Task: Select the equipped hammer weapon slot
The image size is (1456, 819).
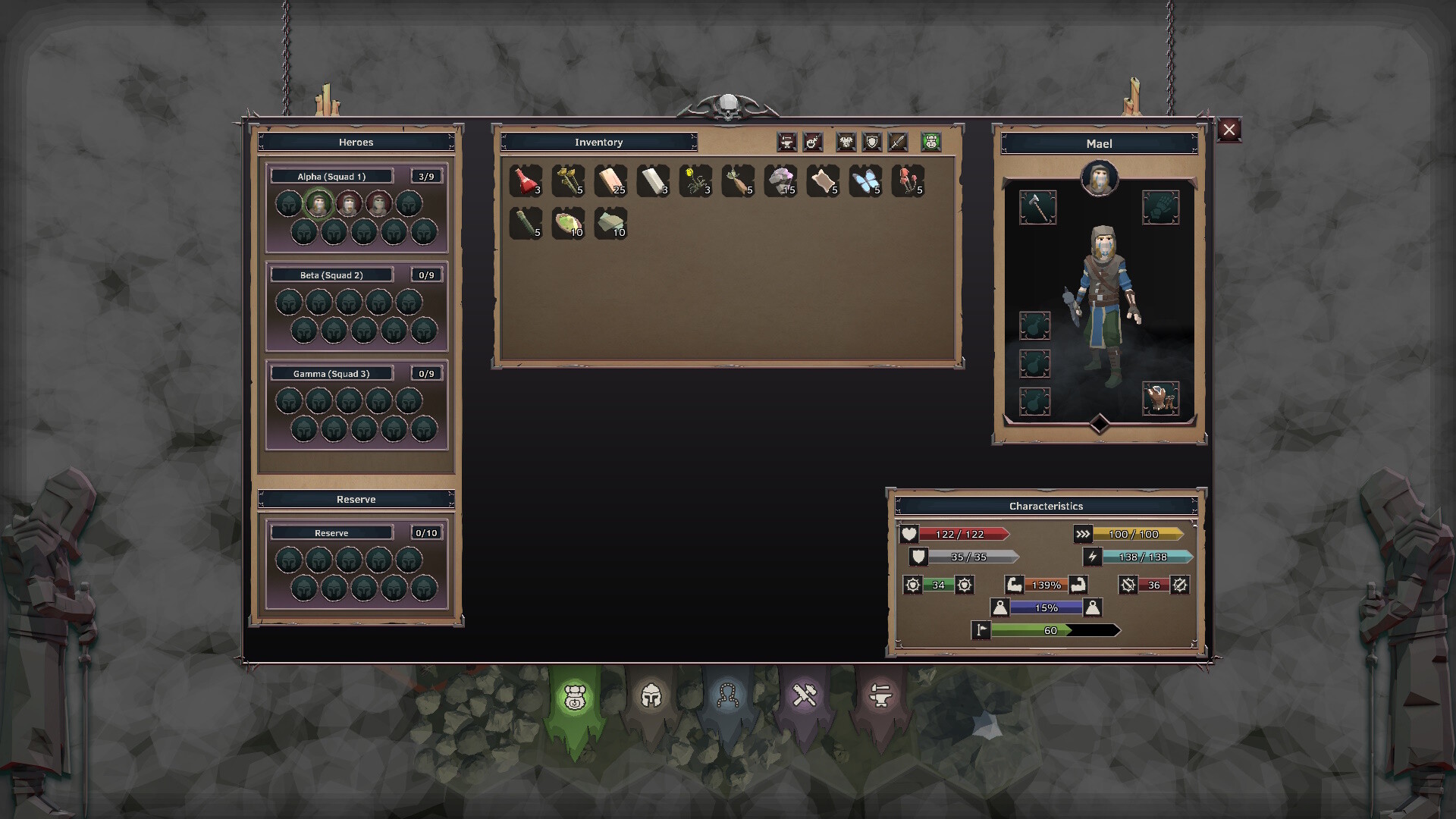Action: coord(1037,207)
